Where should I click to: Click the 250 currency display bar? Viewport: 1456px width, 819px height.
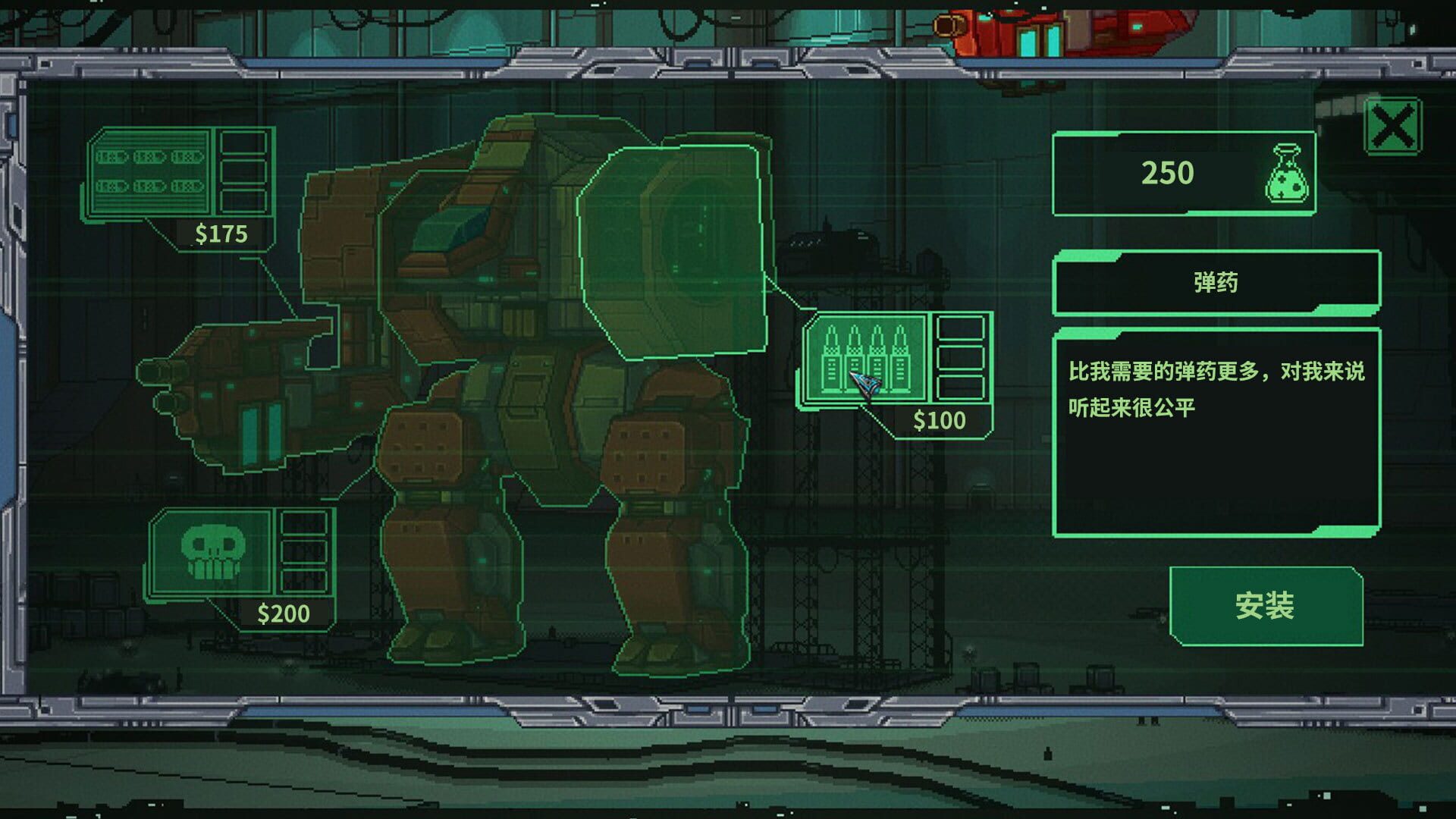pyautogui.click(x=1187, y=176)
